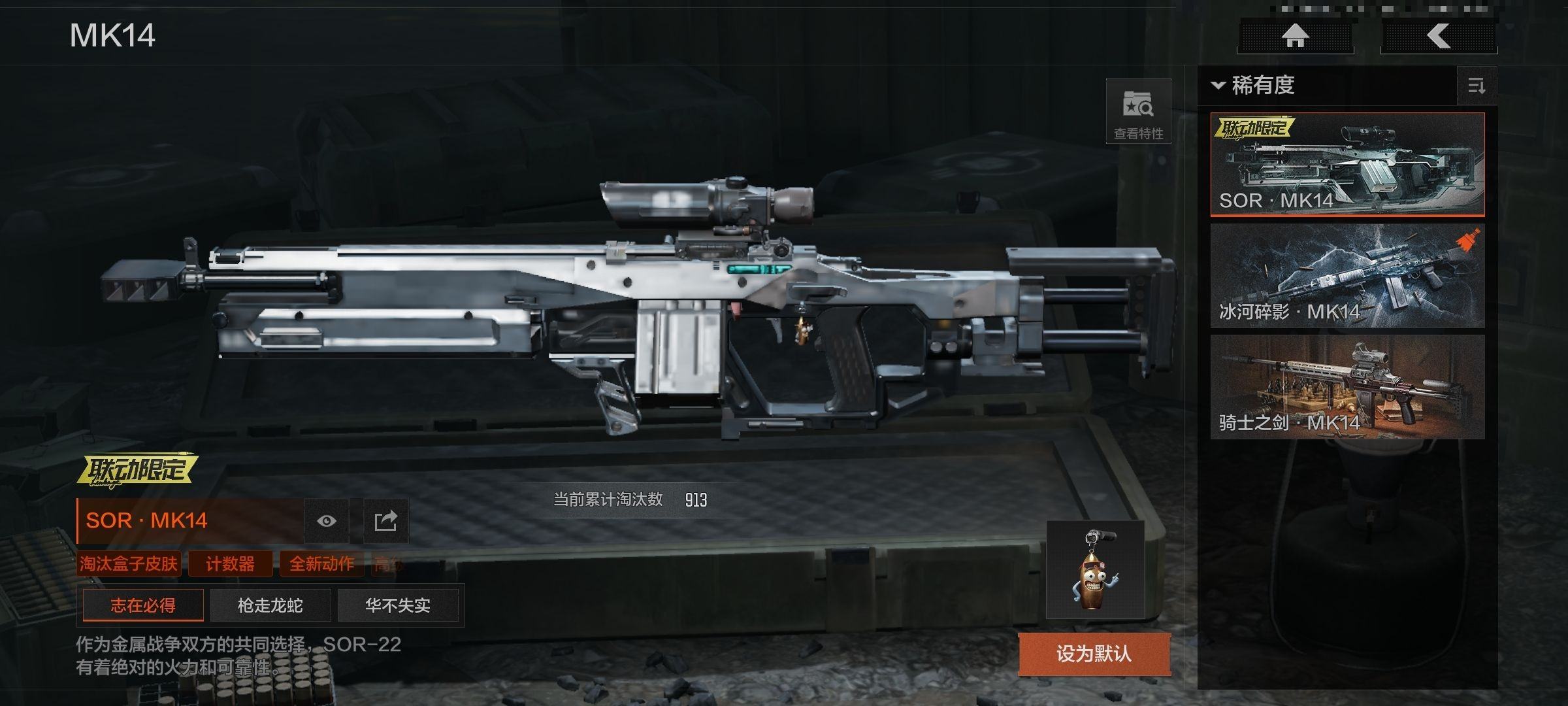Choose the 冰河碎影 · MK14 skin
The height and width of the screenshot is (706, 1568).
point(1347,276)
